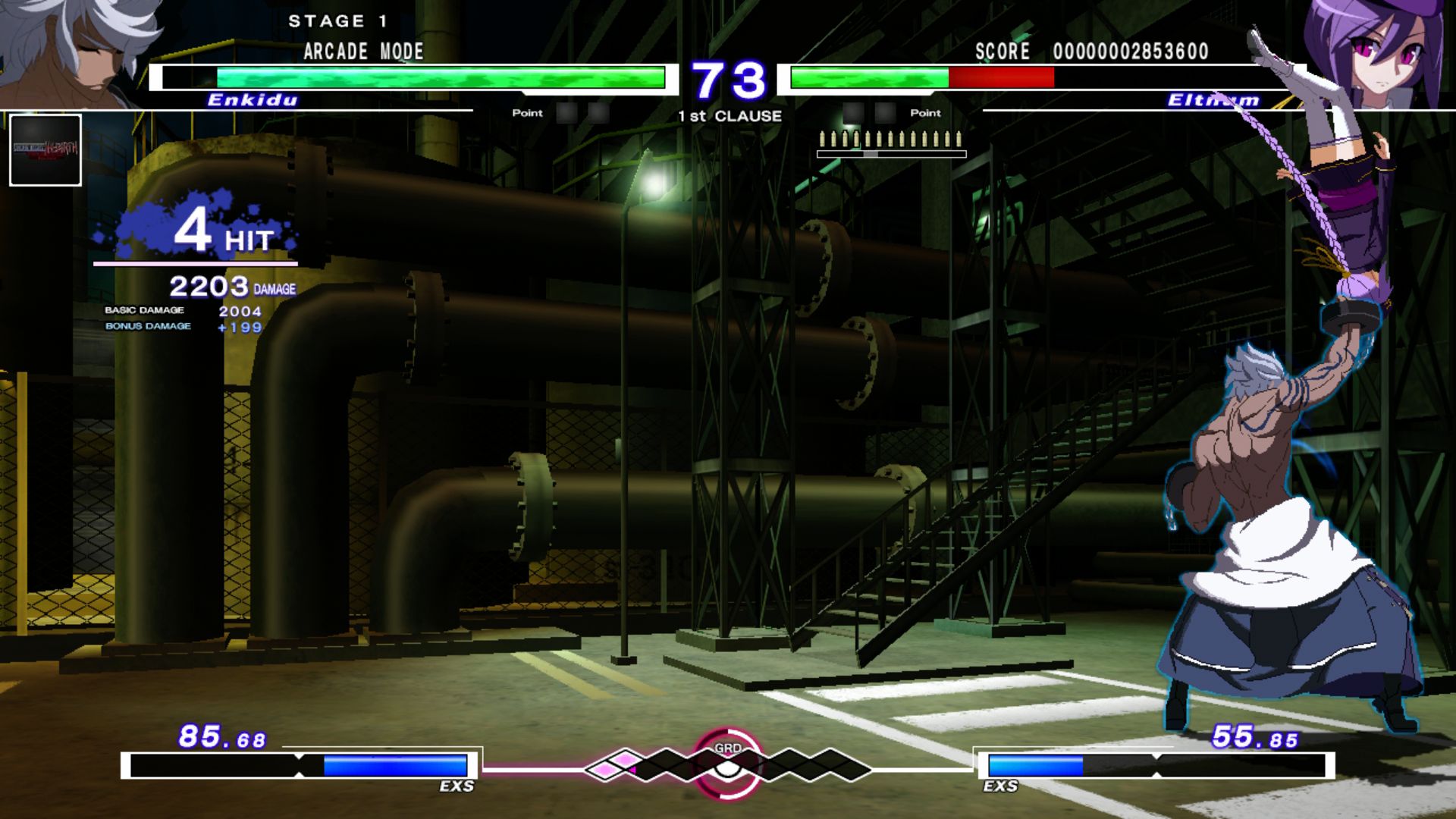The height and width of the screenshot is (819, 1456).
Task: Select the STAGE 1 title label
Action: [339, 21]
